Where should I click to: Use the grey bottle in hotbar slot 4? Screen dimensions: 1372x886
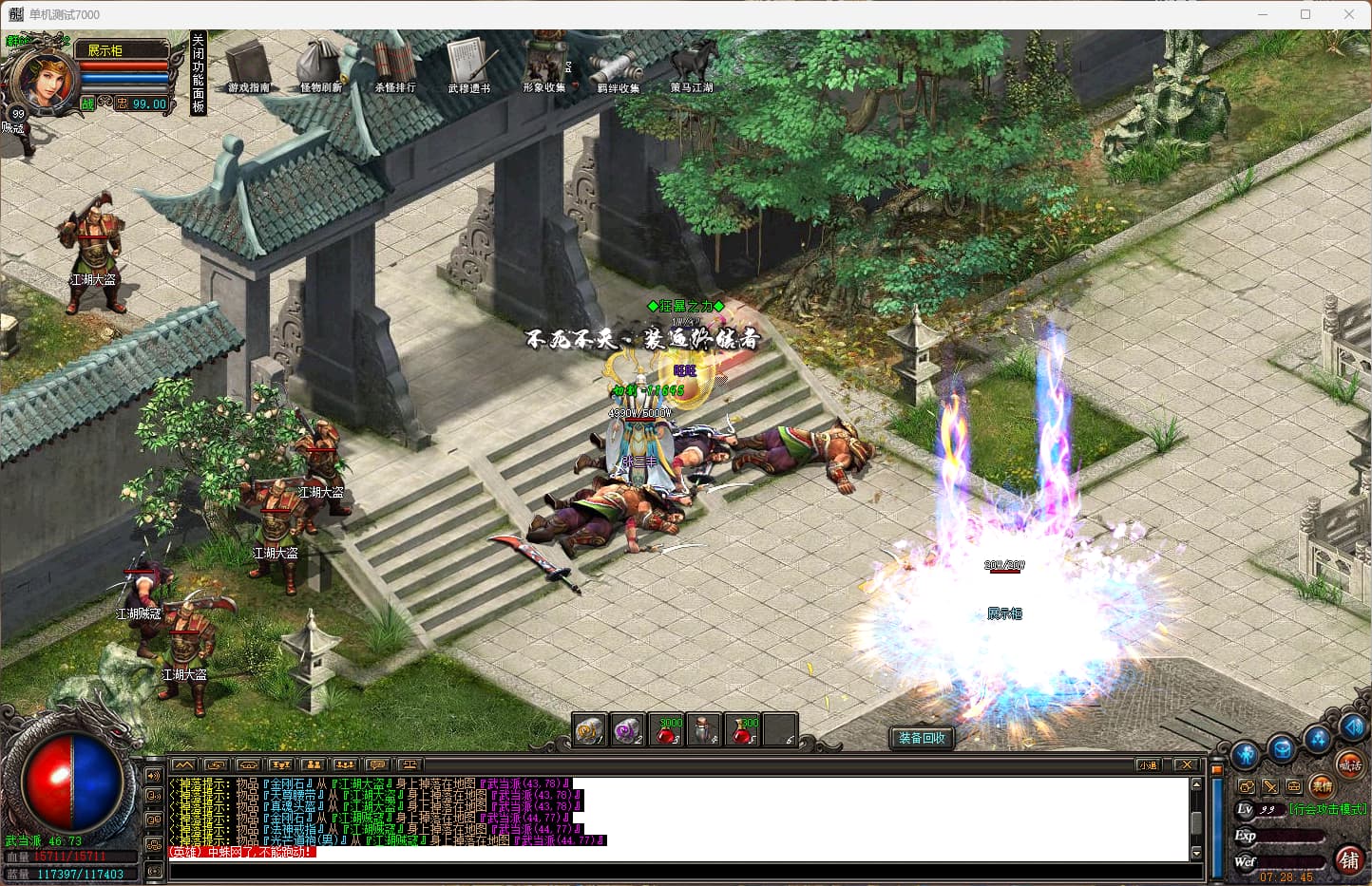coord(704,730)
